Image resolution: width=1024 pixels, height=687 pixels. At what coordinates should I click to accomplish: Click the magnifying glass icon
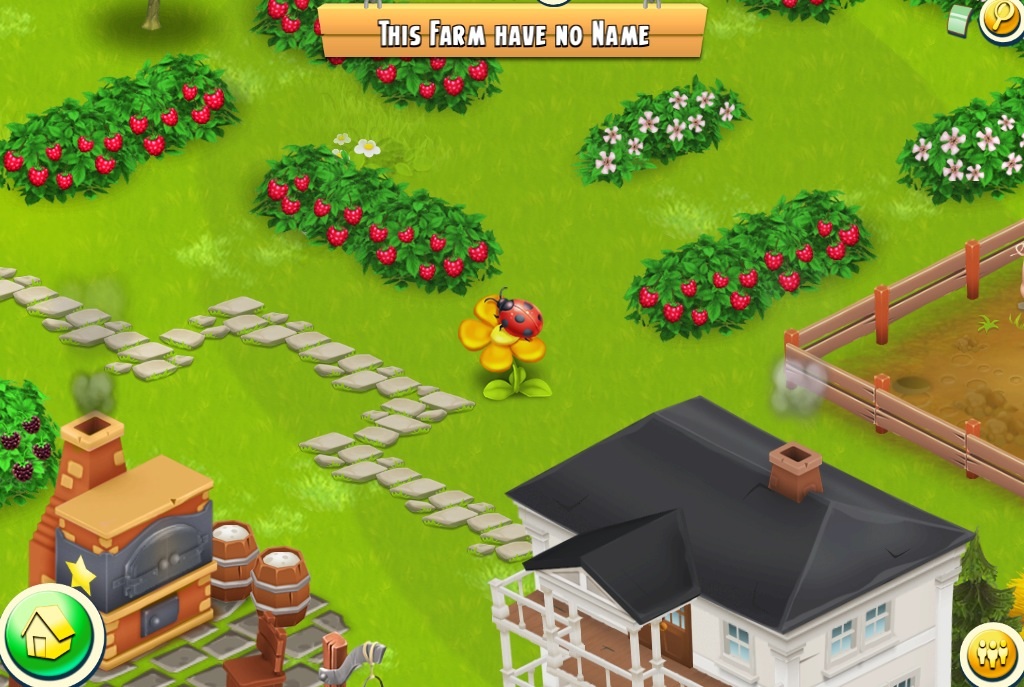1002,17
